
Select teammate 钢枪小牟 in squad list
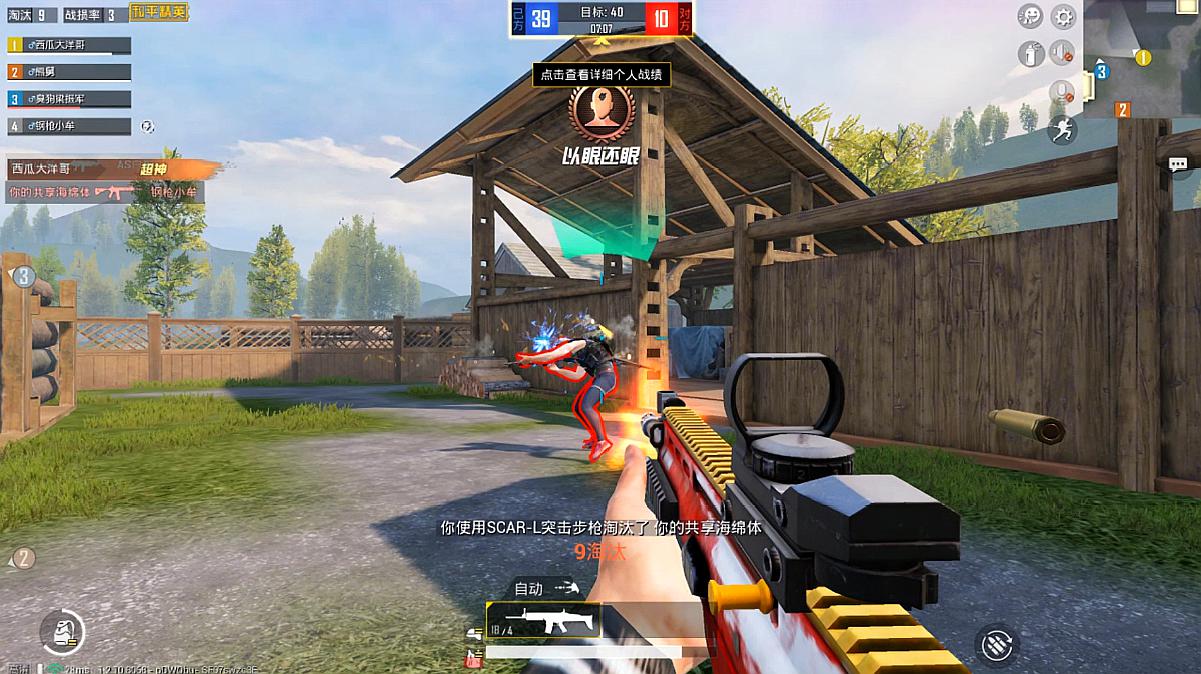point(70,126)
